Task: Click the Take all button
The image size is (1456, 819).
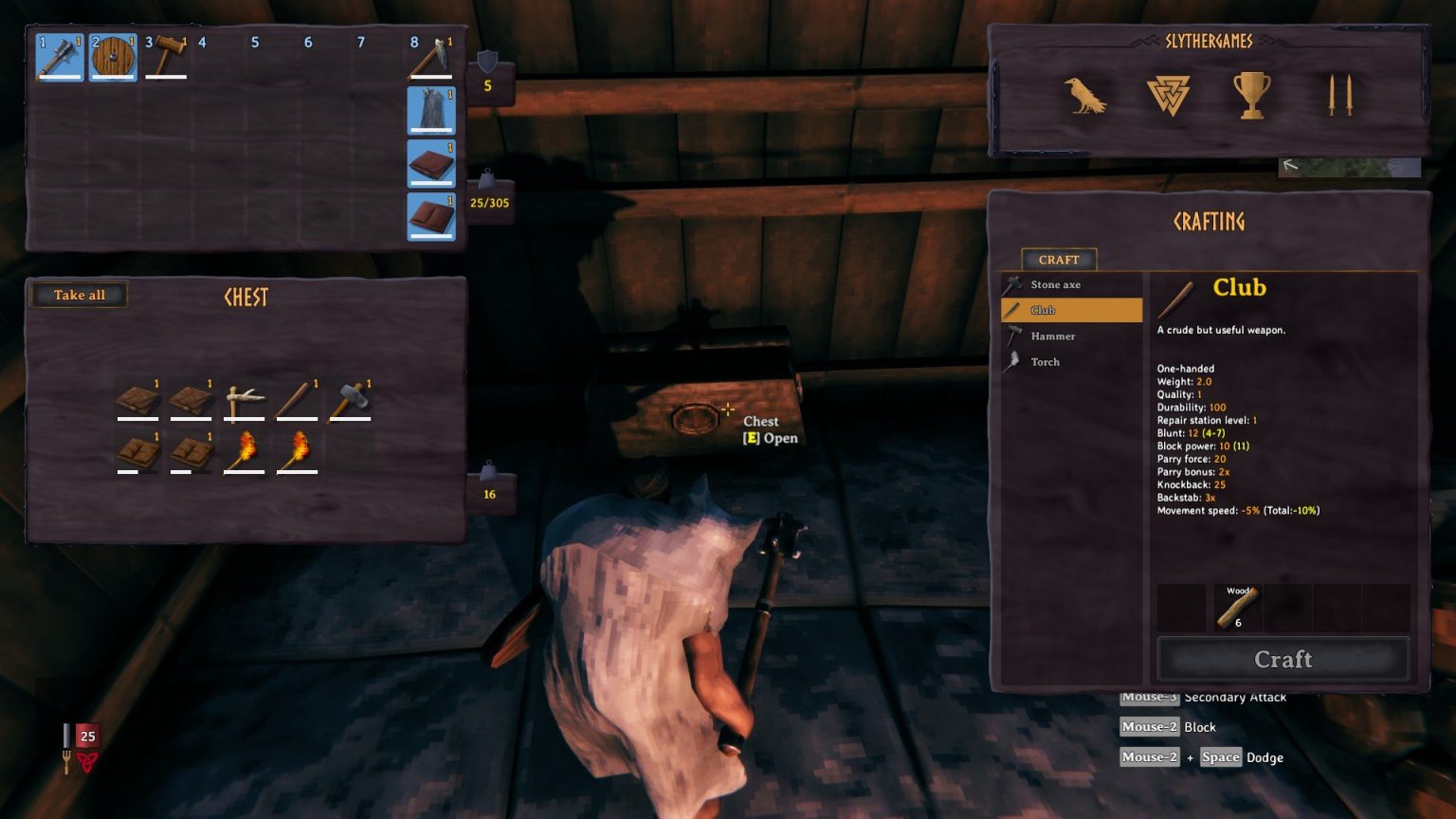Action: point(79,295)
